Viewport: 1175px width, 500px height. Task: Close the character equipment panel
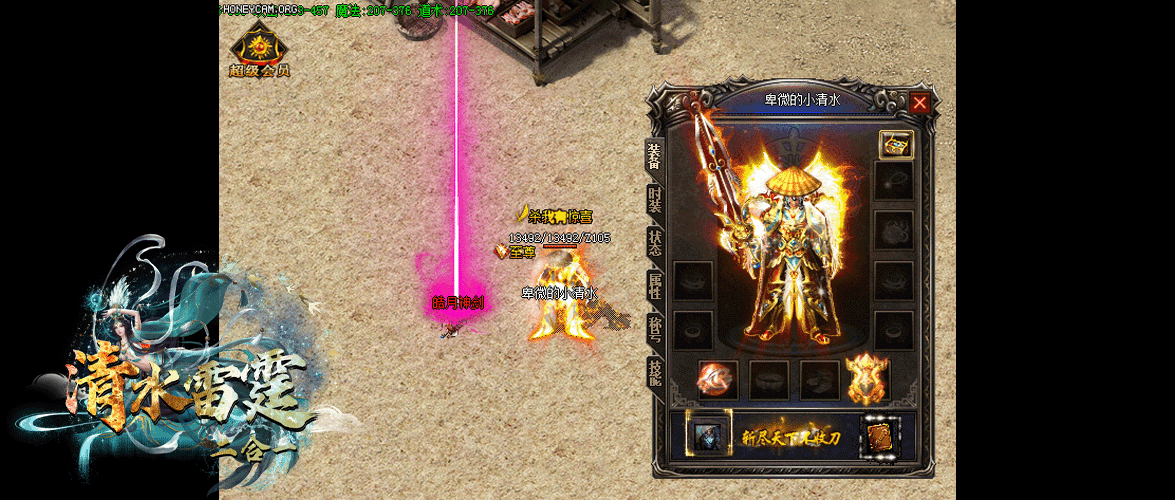[920, 102]
